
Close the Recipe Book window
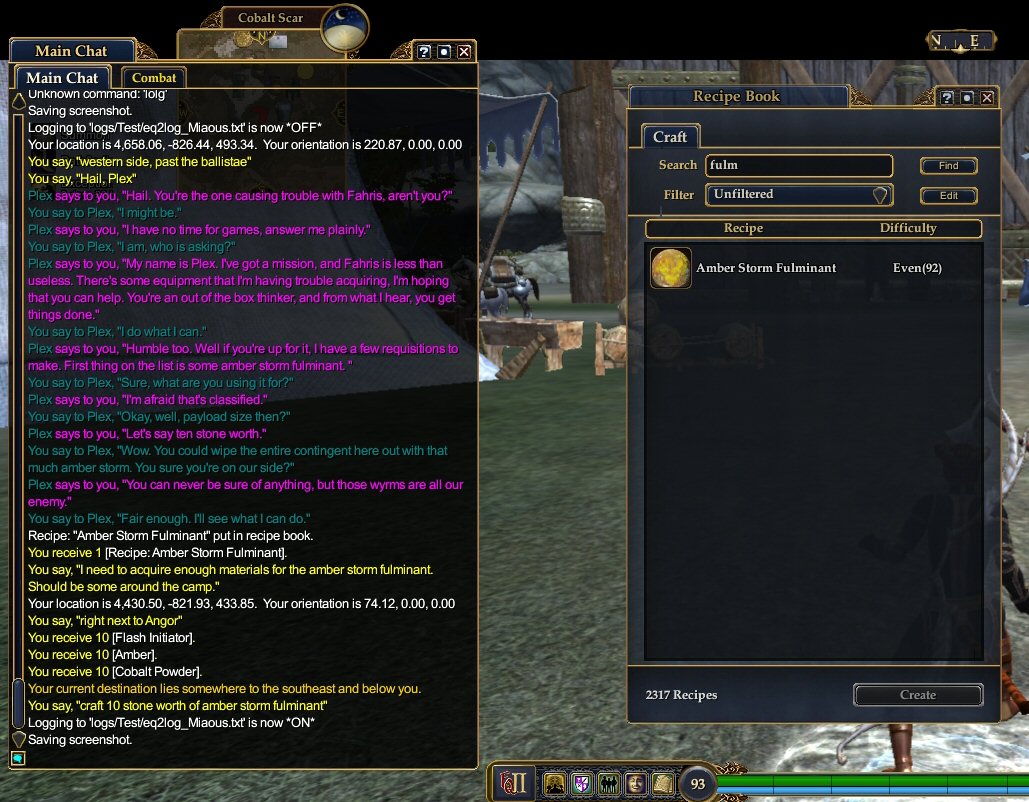pos(987,97)
